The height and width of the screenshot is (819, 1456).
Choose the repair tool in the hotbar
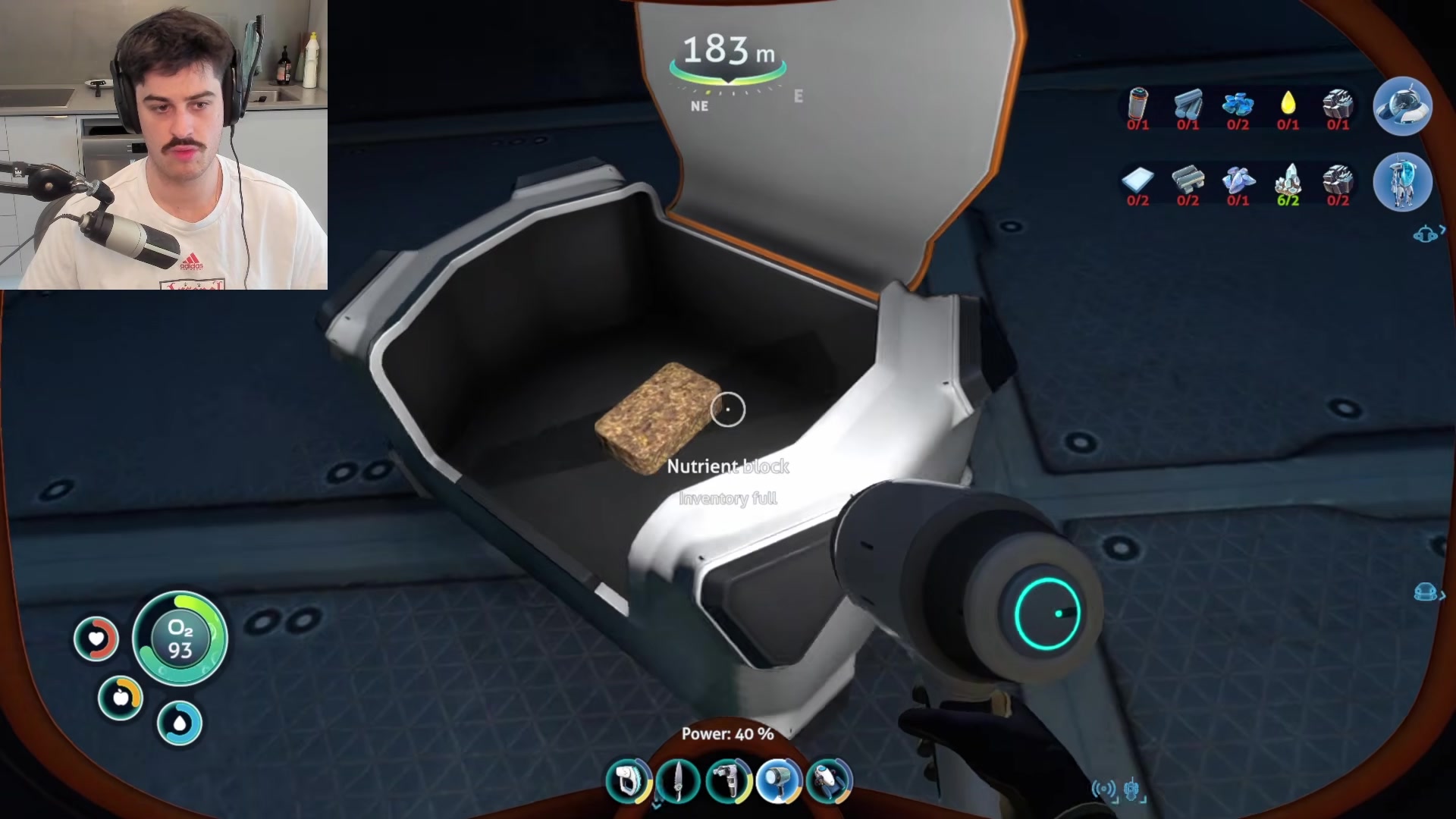tap(728, 781)
